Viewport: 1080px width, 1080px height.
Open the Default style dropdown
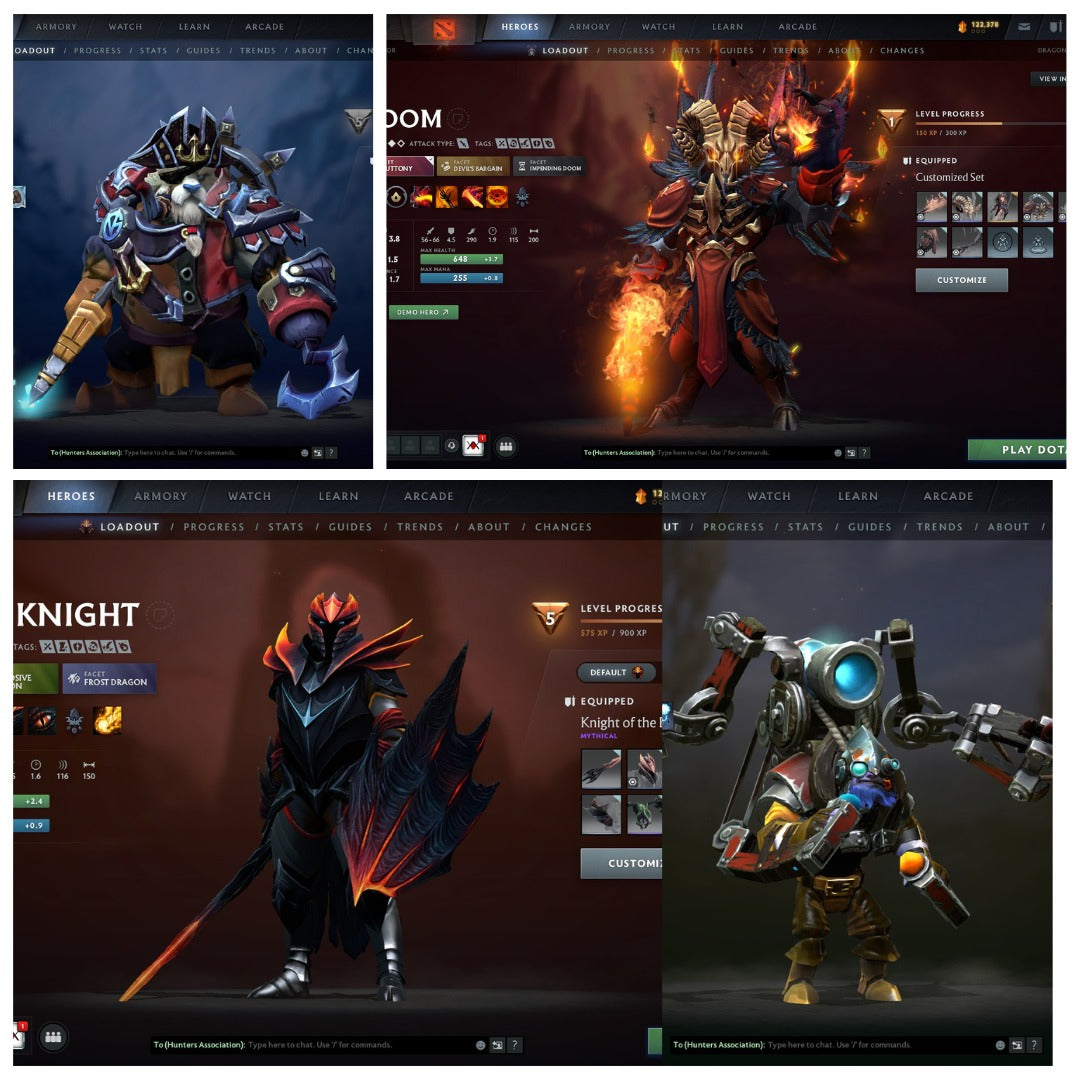click(616, 672)
